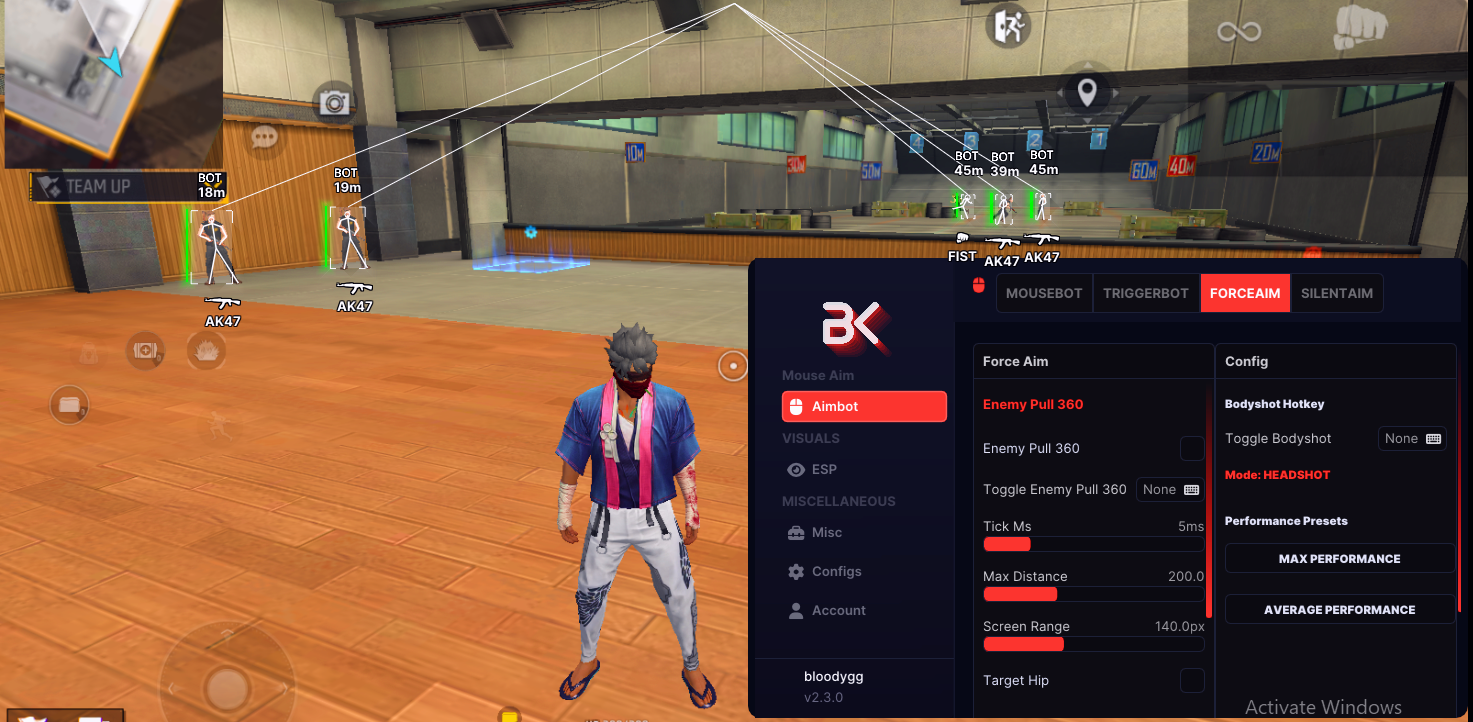This screenshot has height=722, width=1473.
Task: Set the Toggle Enemy Pull 360 hotkey
Action: pos(1169,489)
